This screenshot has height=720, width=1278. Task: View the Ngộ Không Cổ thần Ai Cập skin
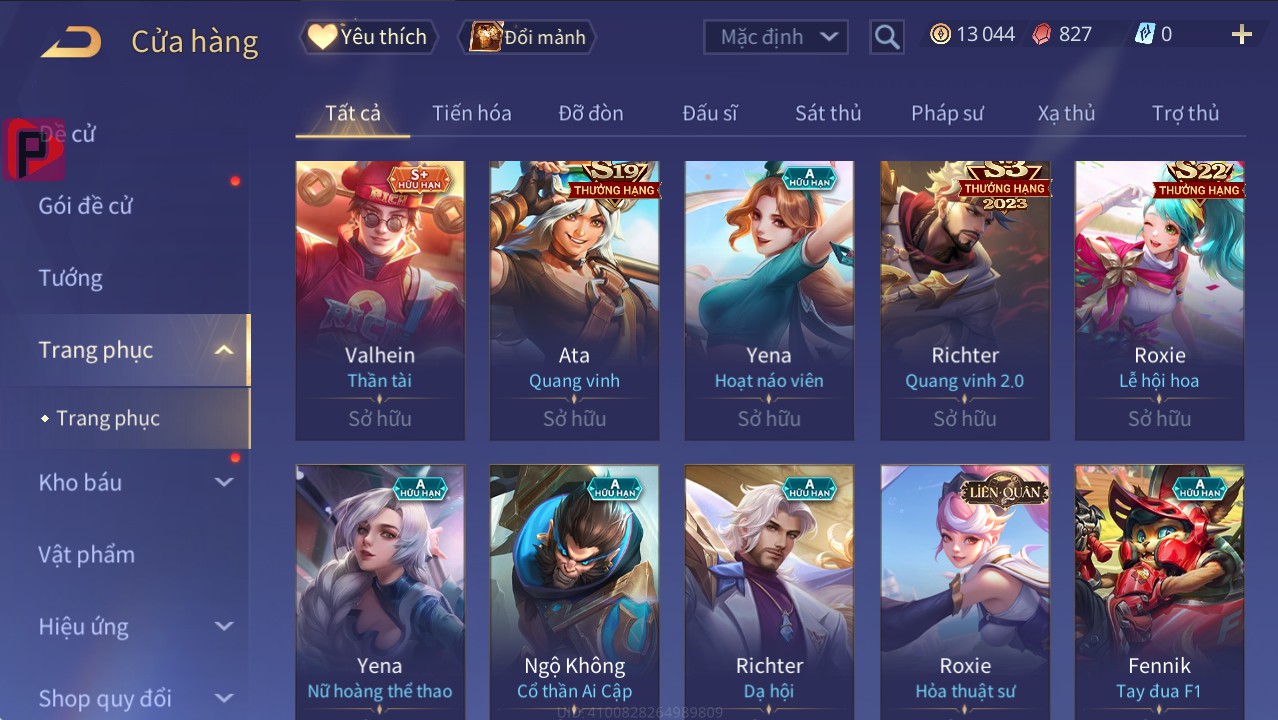coord(574,590)
